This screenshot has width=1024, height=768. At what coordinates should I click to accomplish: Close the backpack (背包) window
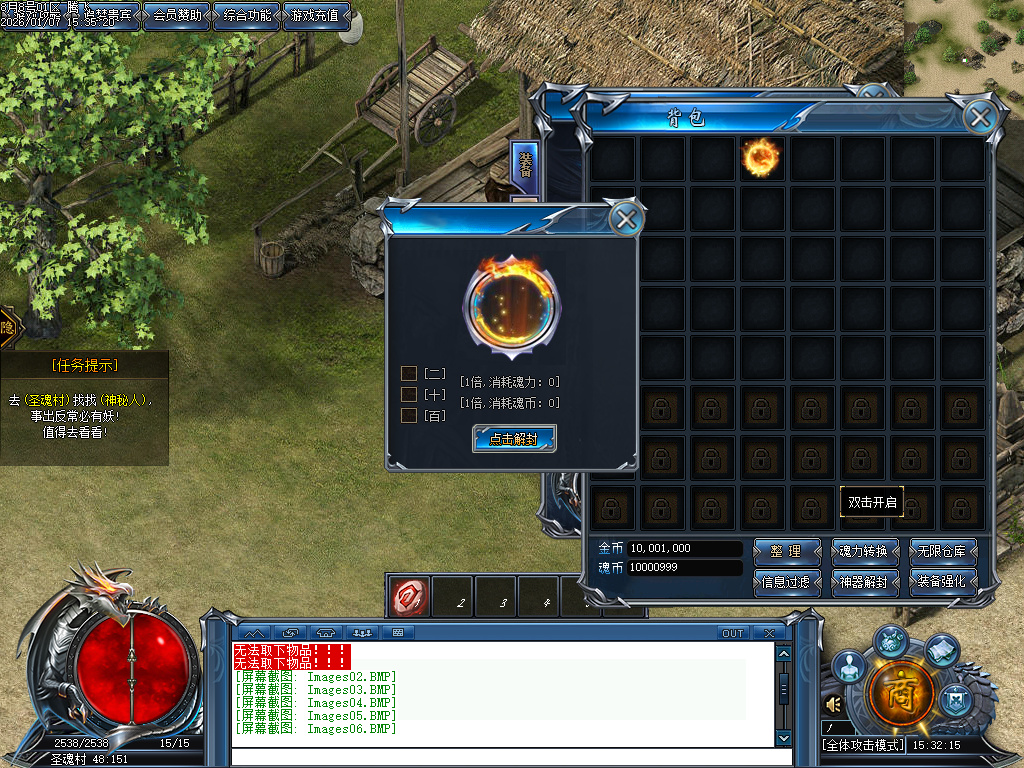[x=980, y=117]
